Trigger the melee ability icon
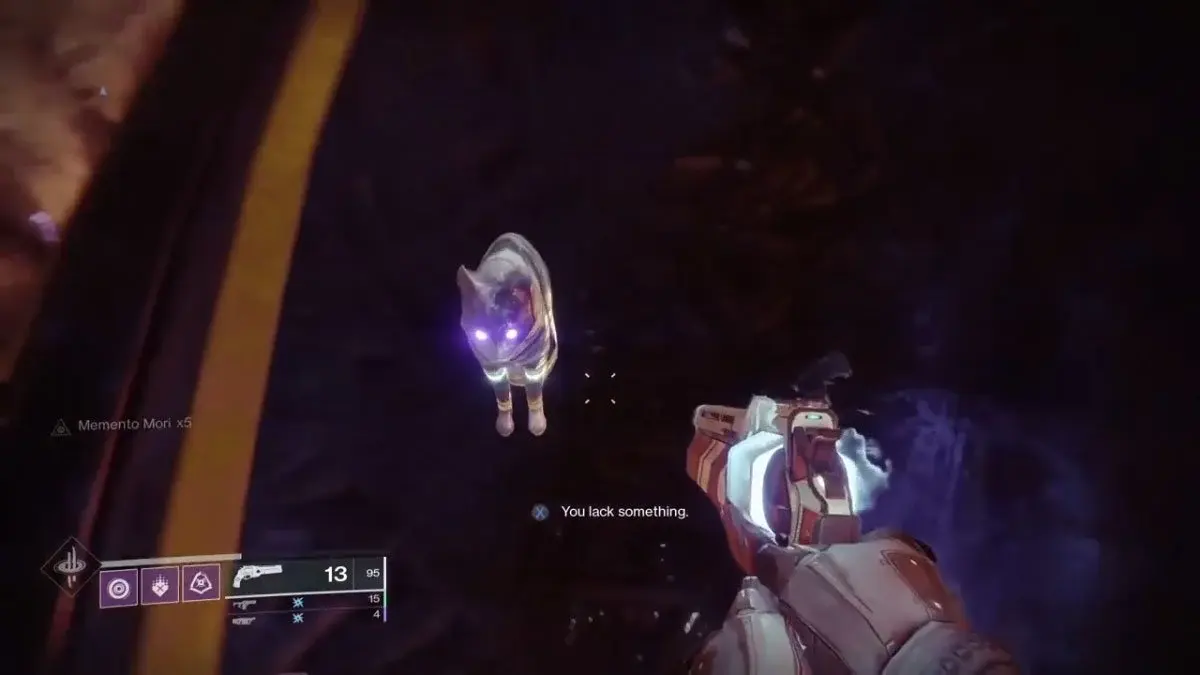The width and height of the screenshot is (1200, 675). point(160,584)
